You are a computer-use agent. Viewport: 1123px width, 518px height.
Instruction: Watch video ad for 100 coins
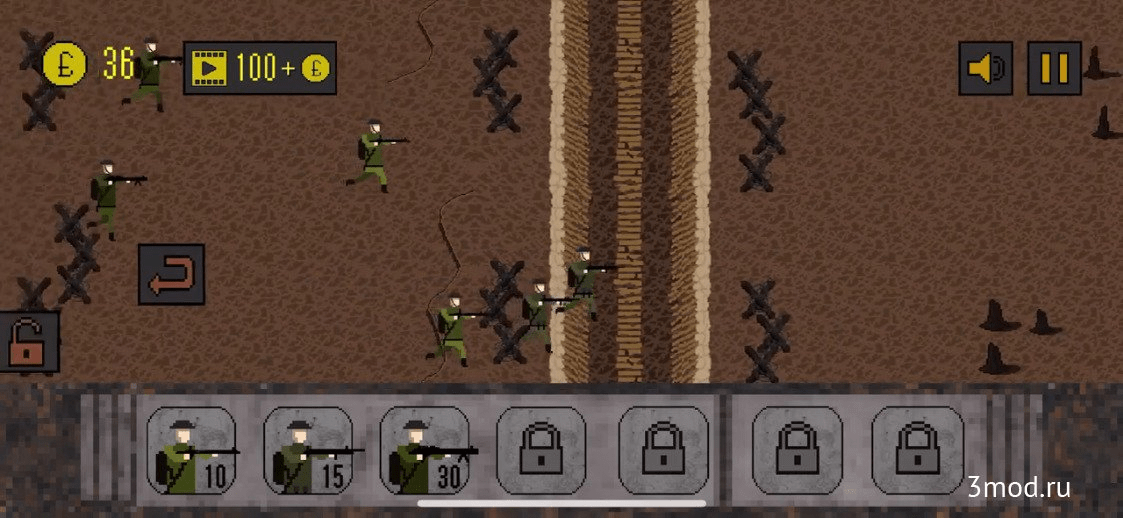[x=260, y=68]
